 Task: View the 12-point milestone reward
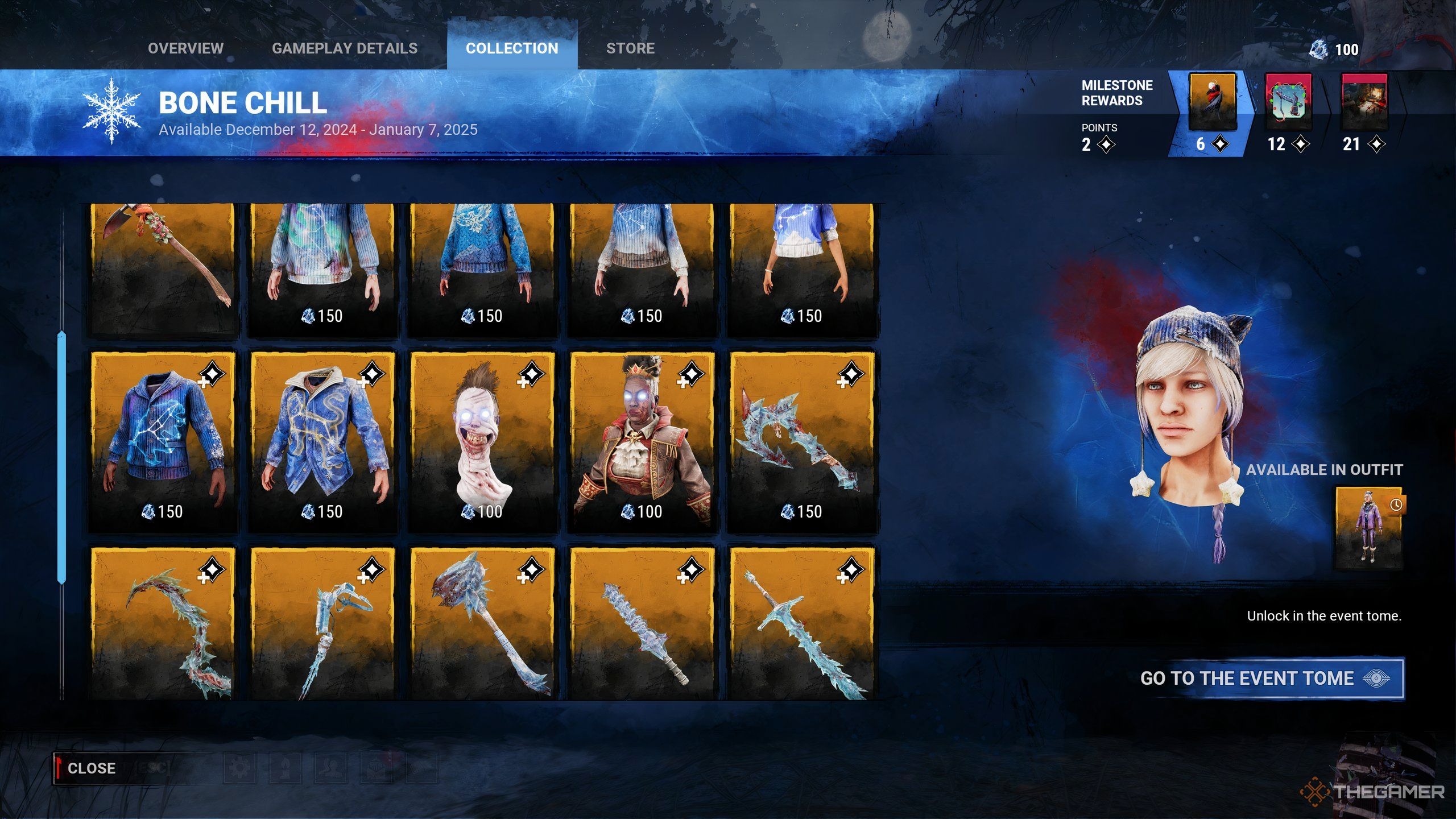[1288, 102]
